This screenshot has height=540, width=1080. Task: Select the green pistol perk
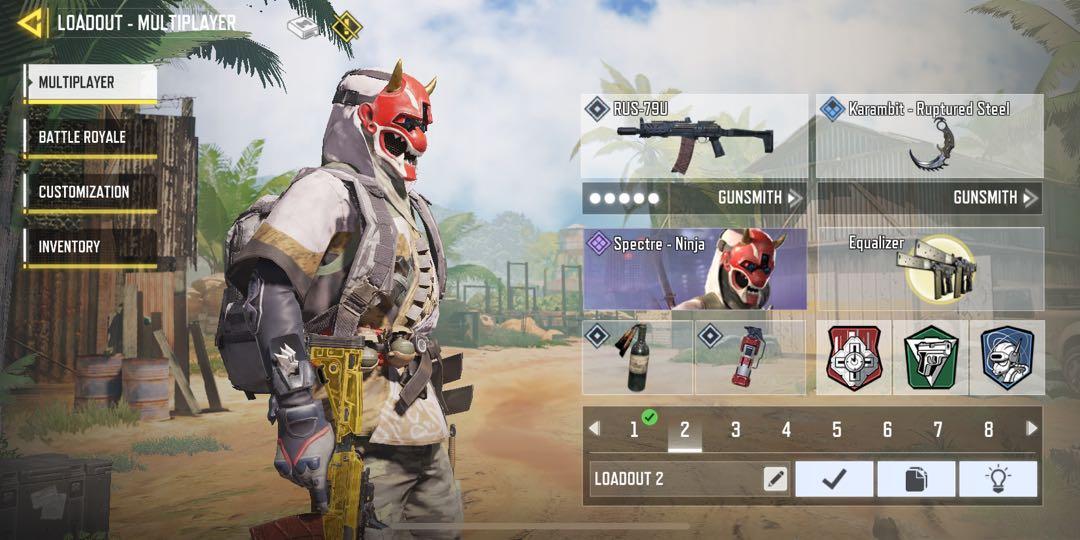tap(930, 357)
